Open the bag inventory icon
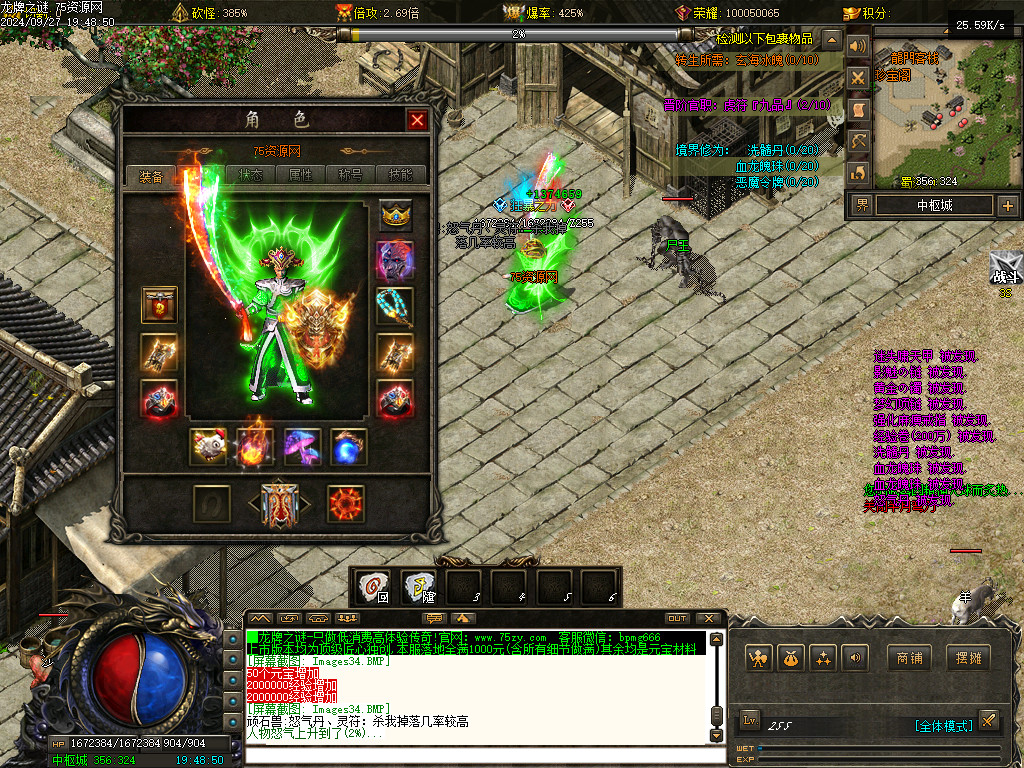This screenshot has width=1024, height=768. pos(791,658)
